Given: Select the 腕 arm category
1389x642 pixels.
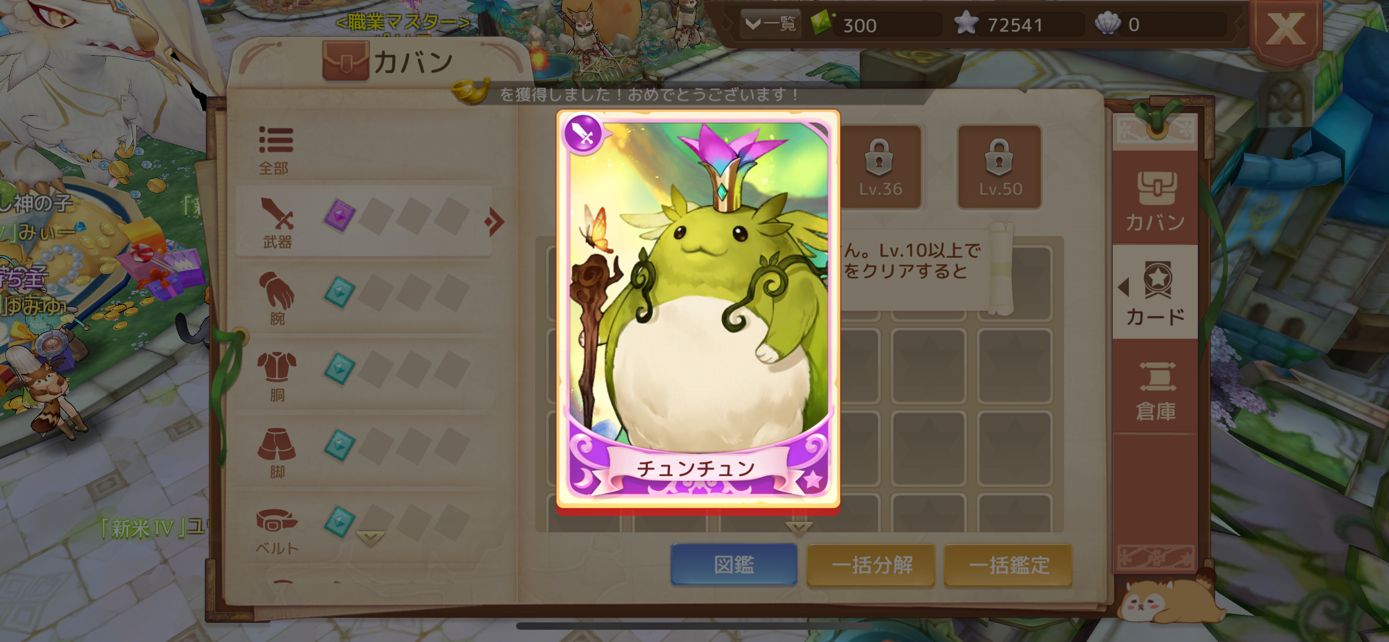Looking at the screenshot, I should pos(277,298).
